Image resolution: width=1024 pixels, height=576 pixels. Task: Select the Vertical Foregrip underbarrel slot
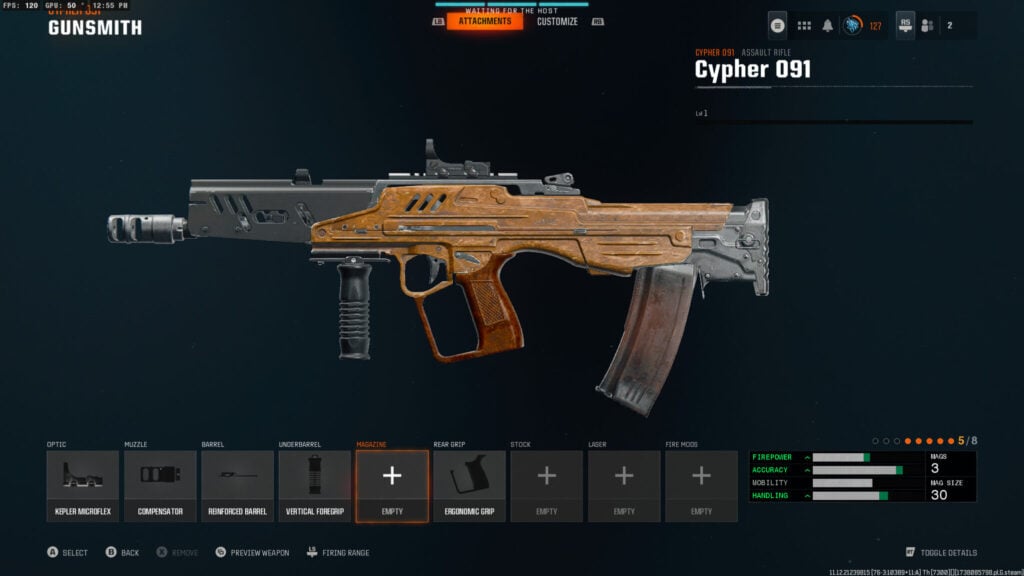pyautogui.click(x=315, y=486)
